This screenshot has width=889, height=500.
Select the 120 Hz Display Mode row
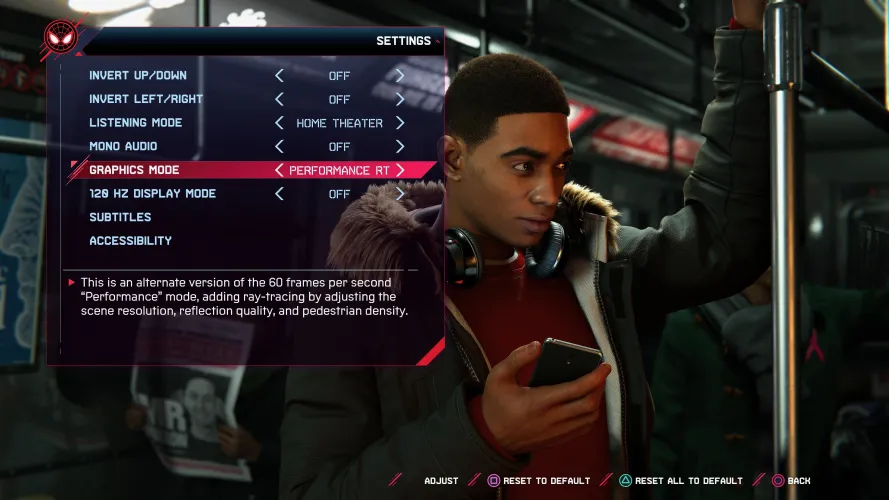tap(152, 194)
